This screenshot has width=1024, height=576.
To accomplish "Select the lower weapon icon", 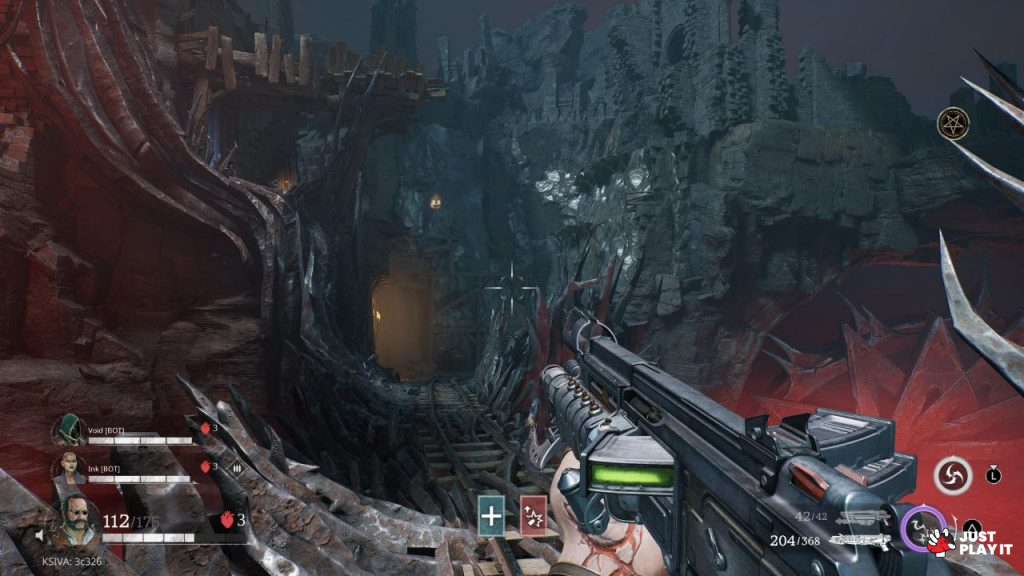I will pos(864,540).
